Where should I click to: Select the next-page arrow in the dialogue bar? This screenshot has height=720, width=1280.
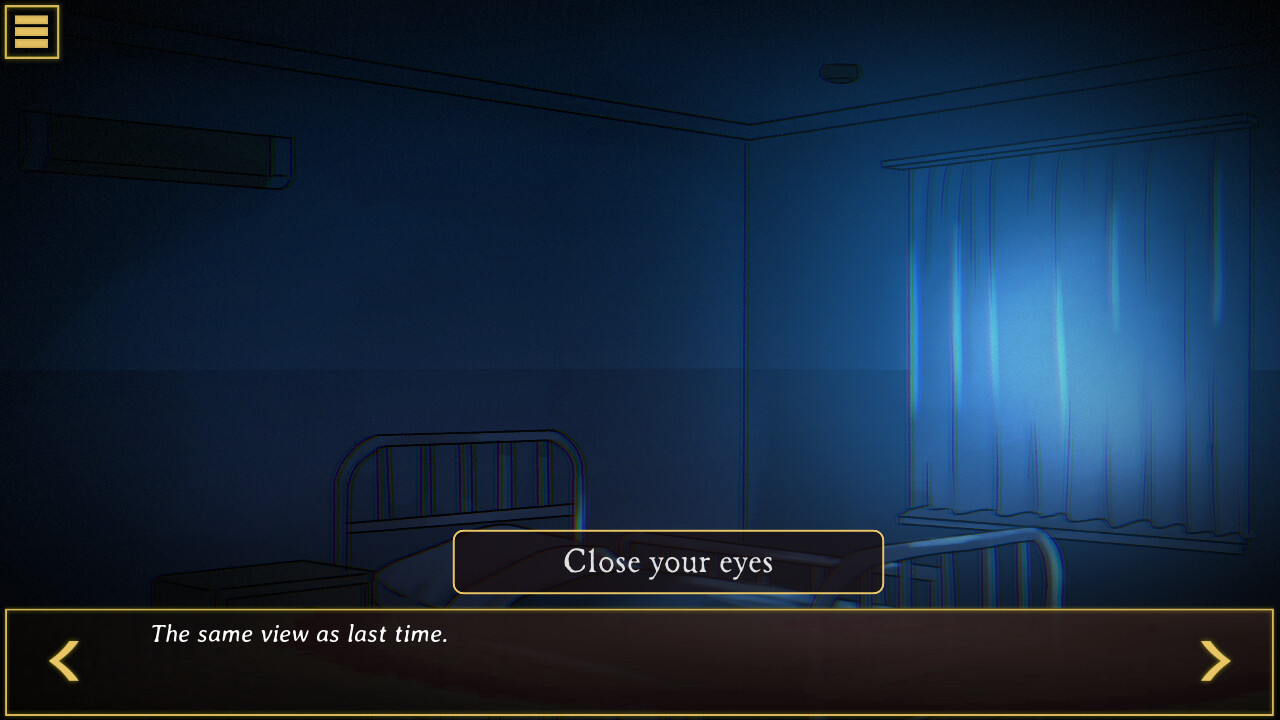coord(1216,661)
